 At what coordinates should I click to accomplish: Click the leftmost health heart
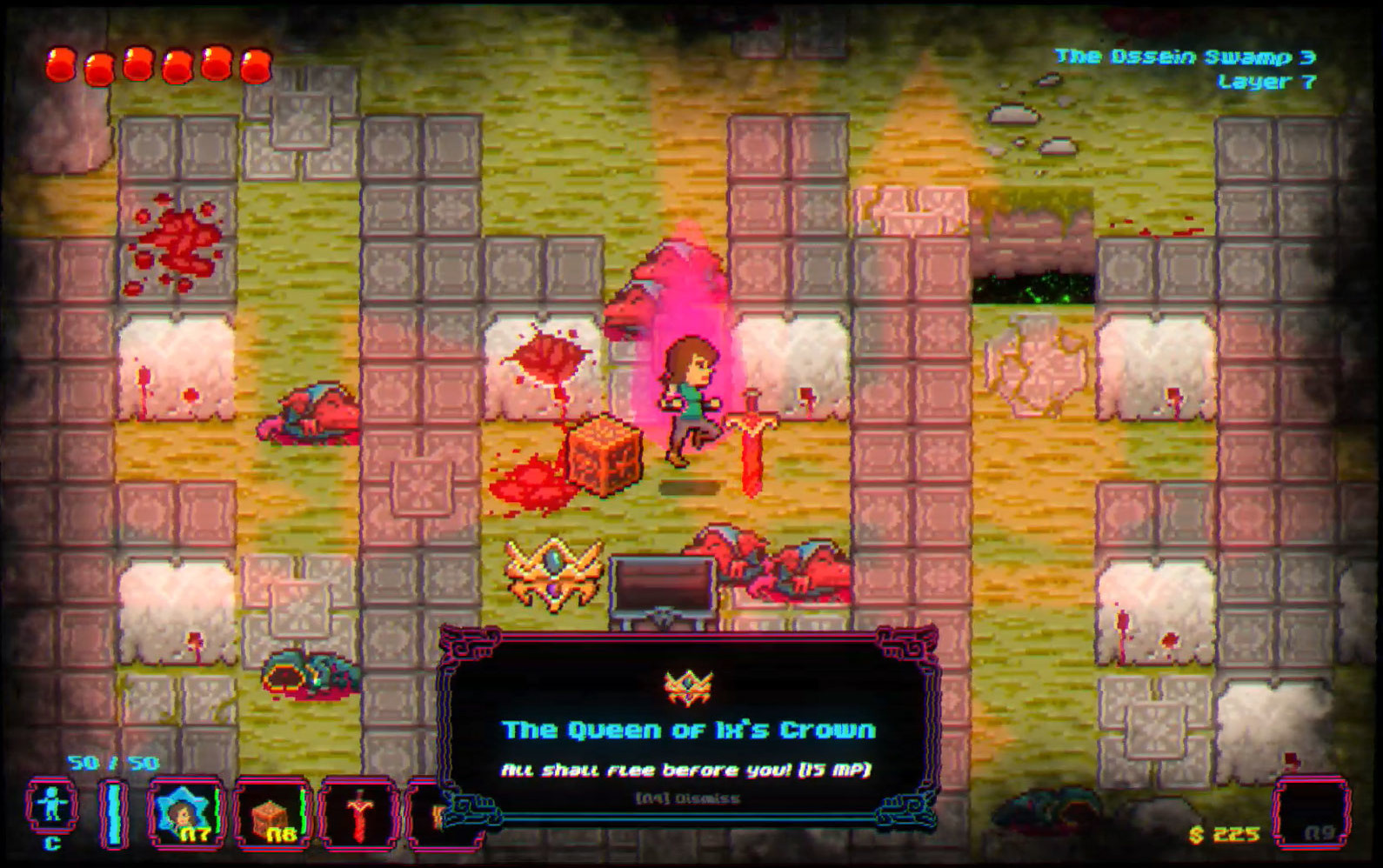click(60, 65)
